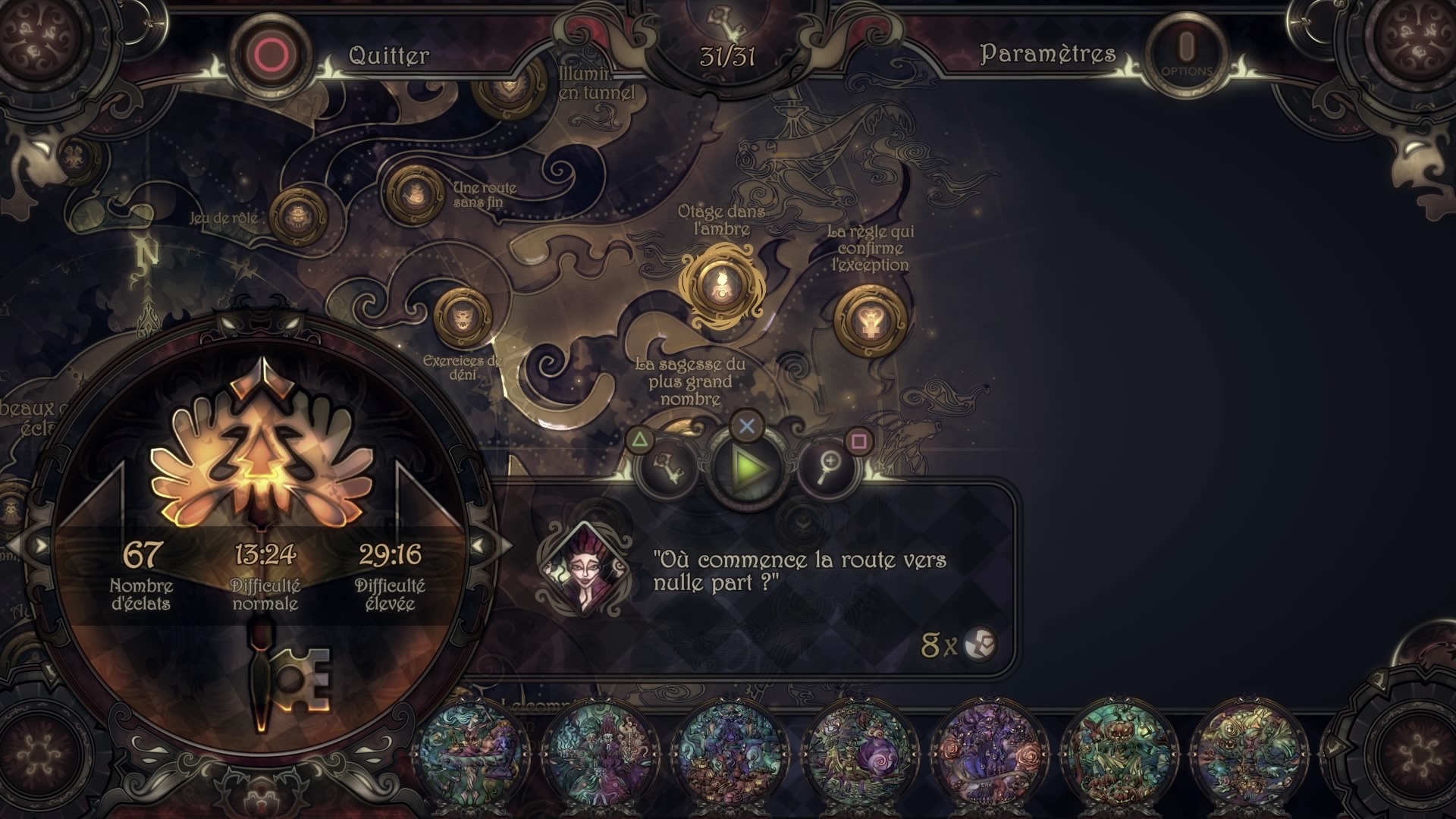Choose the "La règle qui confirme l'exception" node
Screen dimensions: 1456x819
click(870, 321)
